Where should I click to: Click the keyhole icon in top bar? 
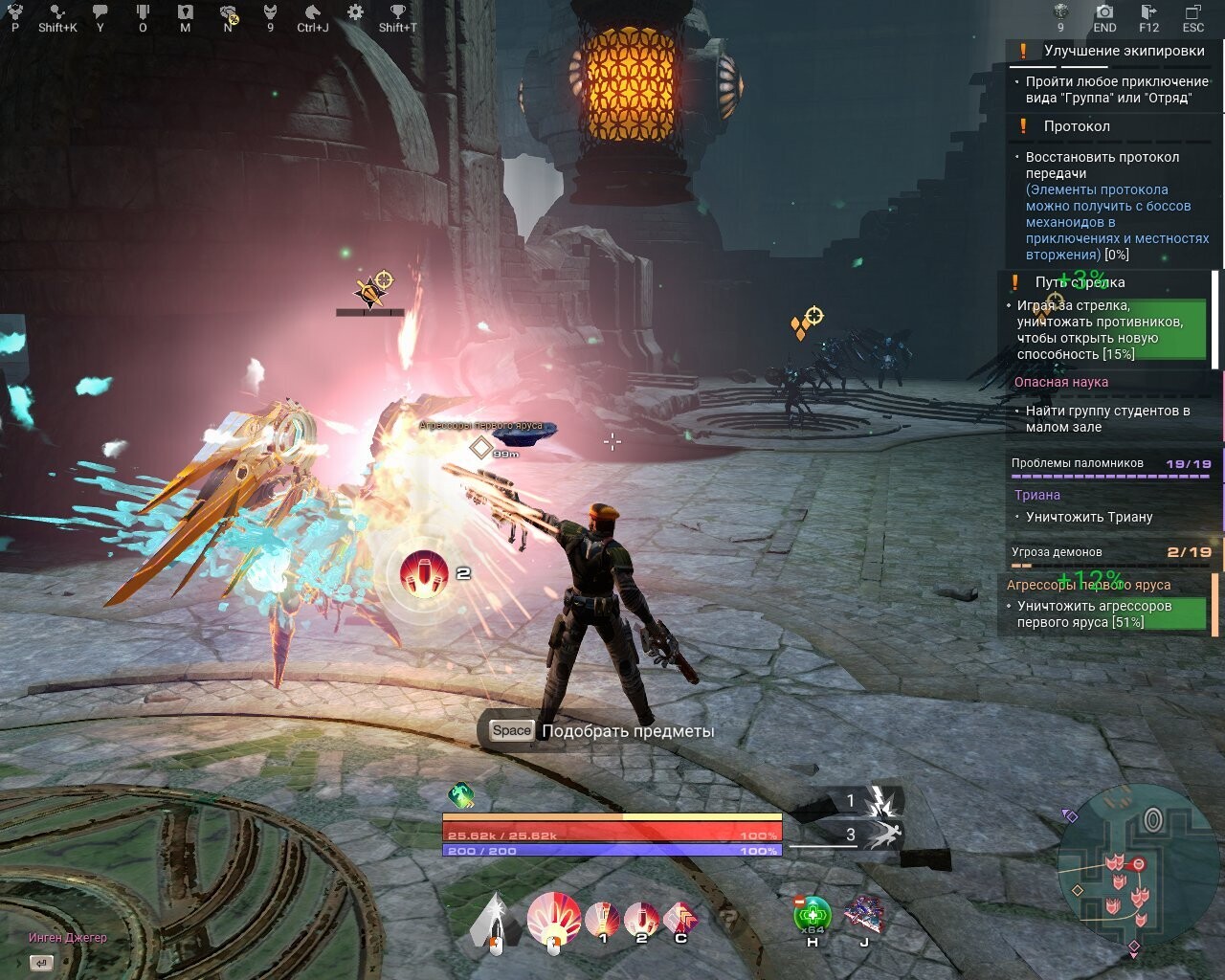point(186,12)
